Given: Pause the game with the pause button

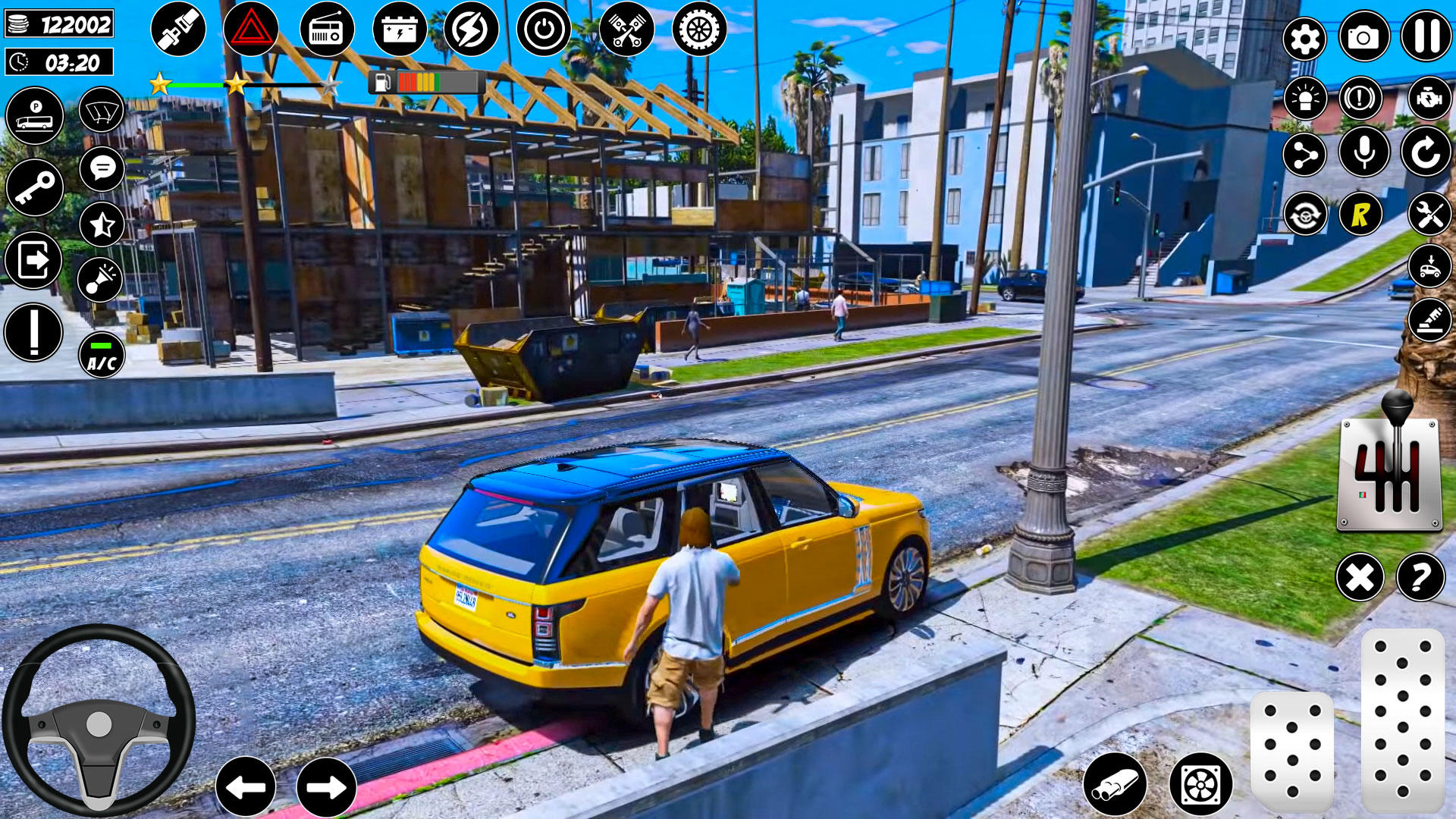Looking at the screenshot, I should coord(1426,36).
